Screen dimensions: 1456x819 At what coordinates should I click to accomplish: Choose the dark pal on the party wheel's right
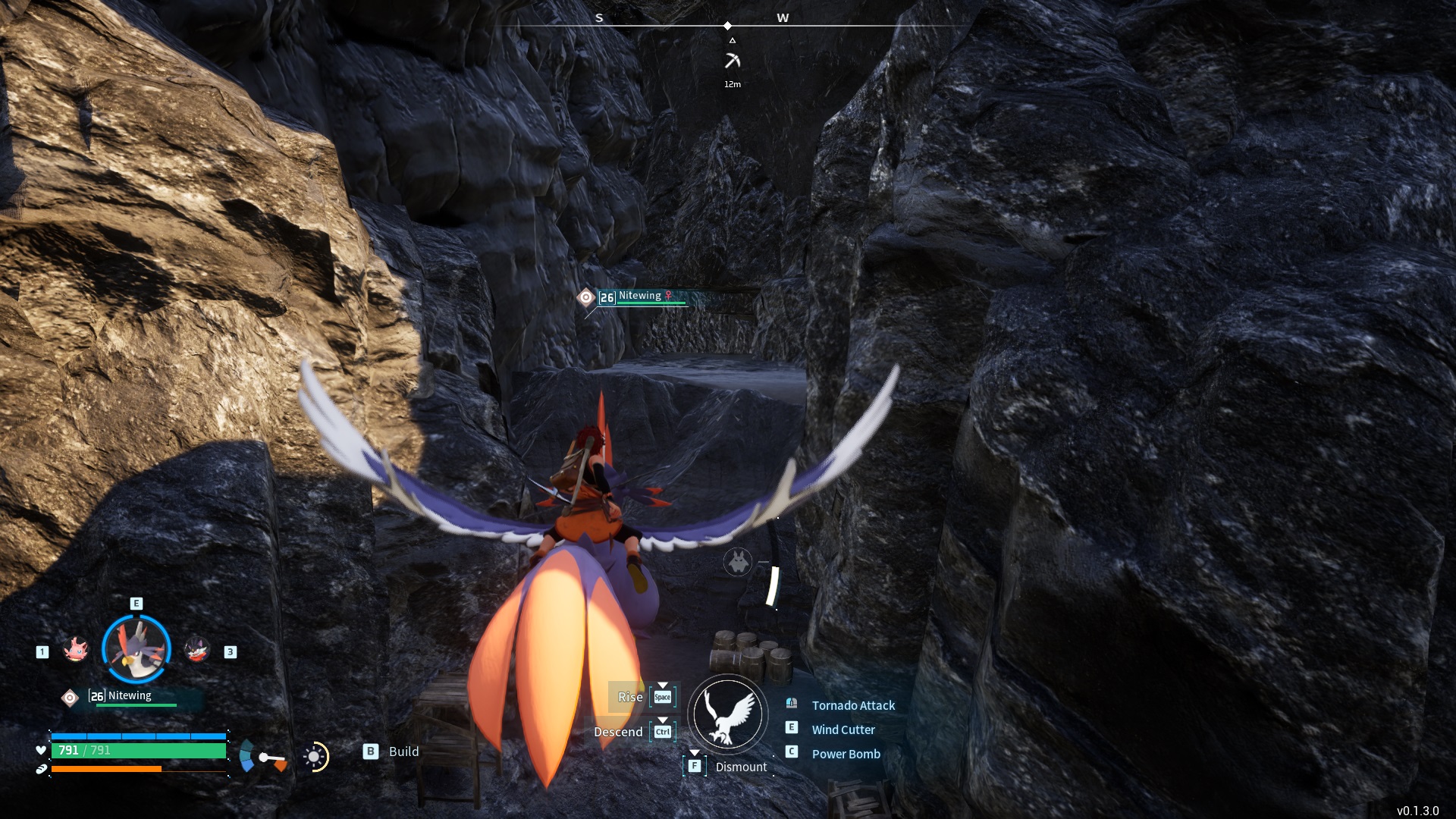click(x=197, y=650)
